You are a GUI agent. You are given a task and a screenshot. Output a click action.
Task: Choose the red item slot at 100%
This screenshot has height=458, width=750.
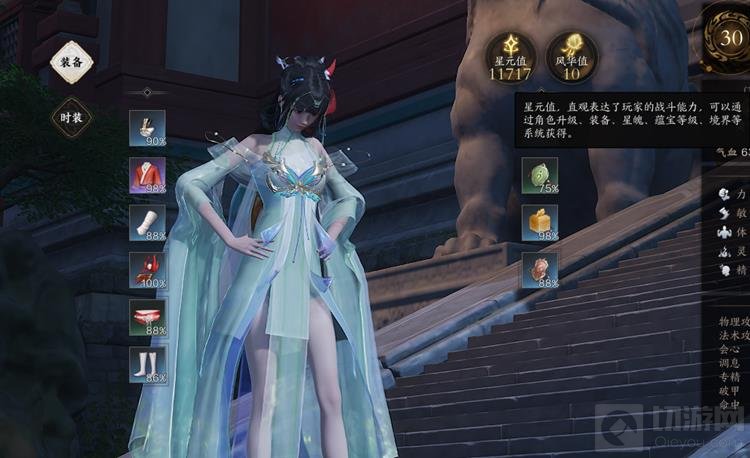147,270
